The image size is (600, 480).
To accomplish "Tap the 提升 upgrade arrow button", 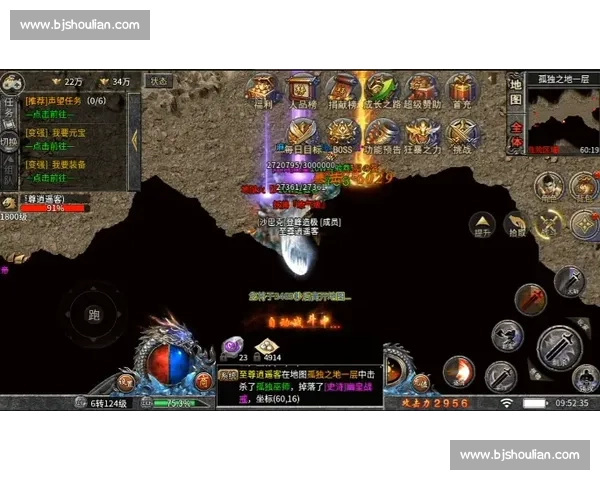I will tap(482, 224).
